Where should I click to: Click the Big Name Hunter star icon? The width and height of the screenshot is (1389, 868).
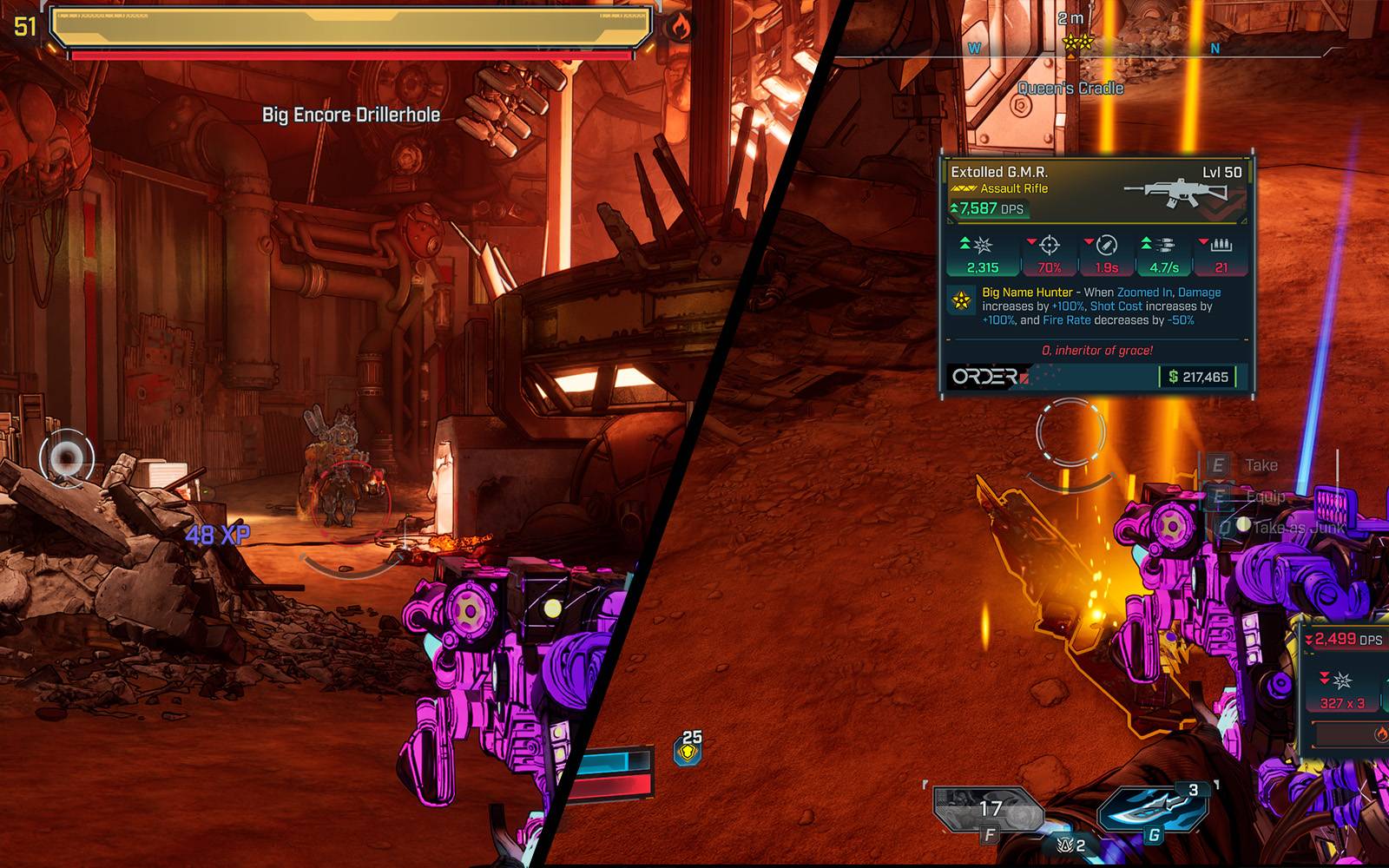tap(961, 300)
